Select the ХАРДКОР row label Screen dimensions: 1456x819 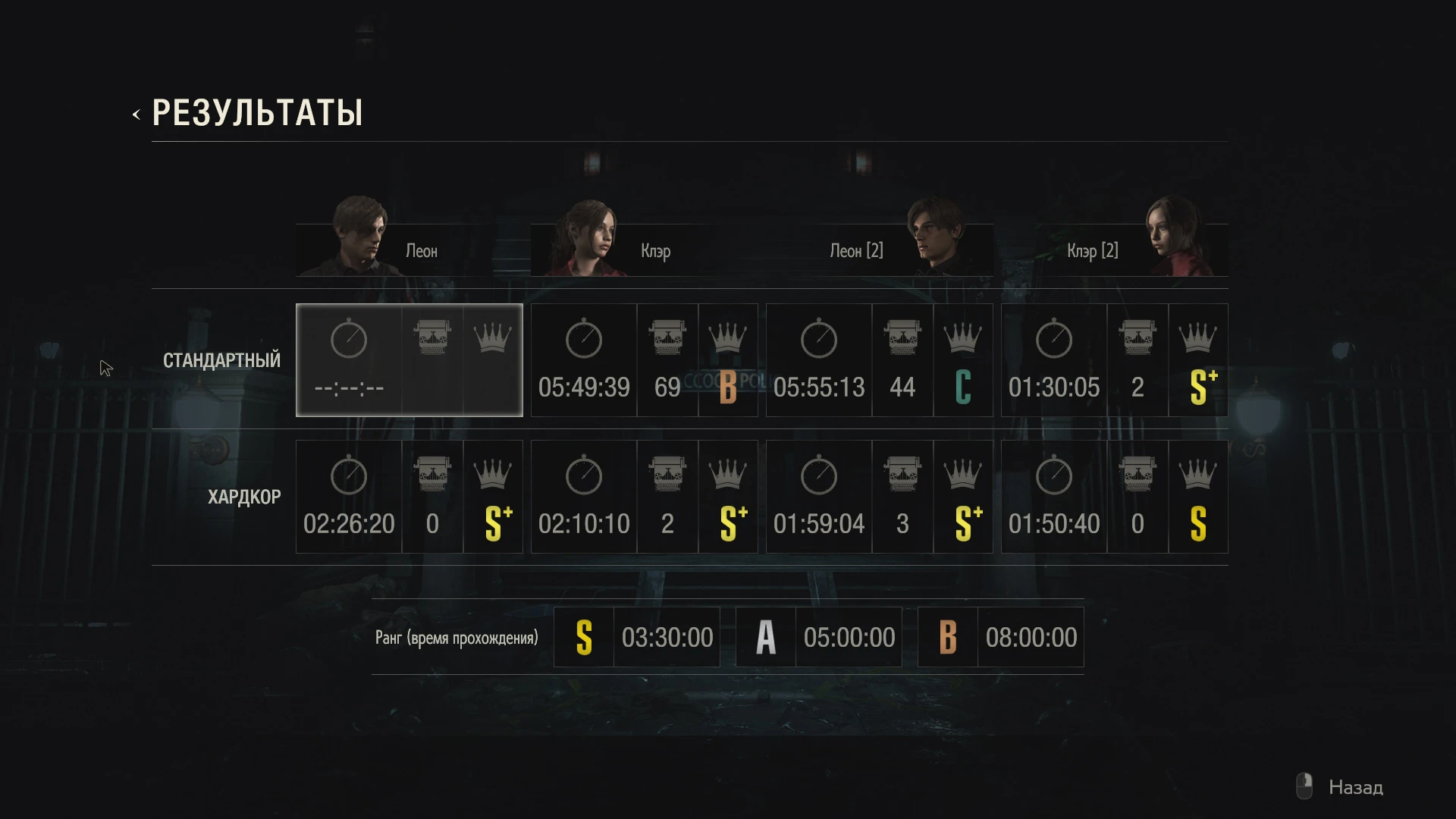pos(244,497)
